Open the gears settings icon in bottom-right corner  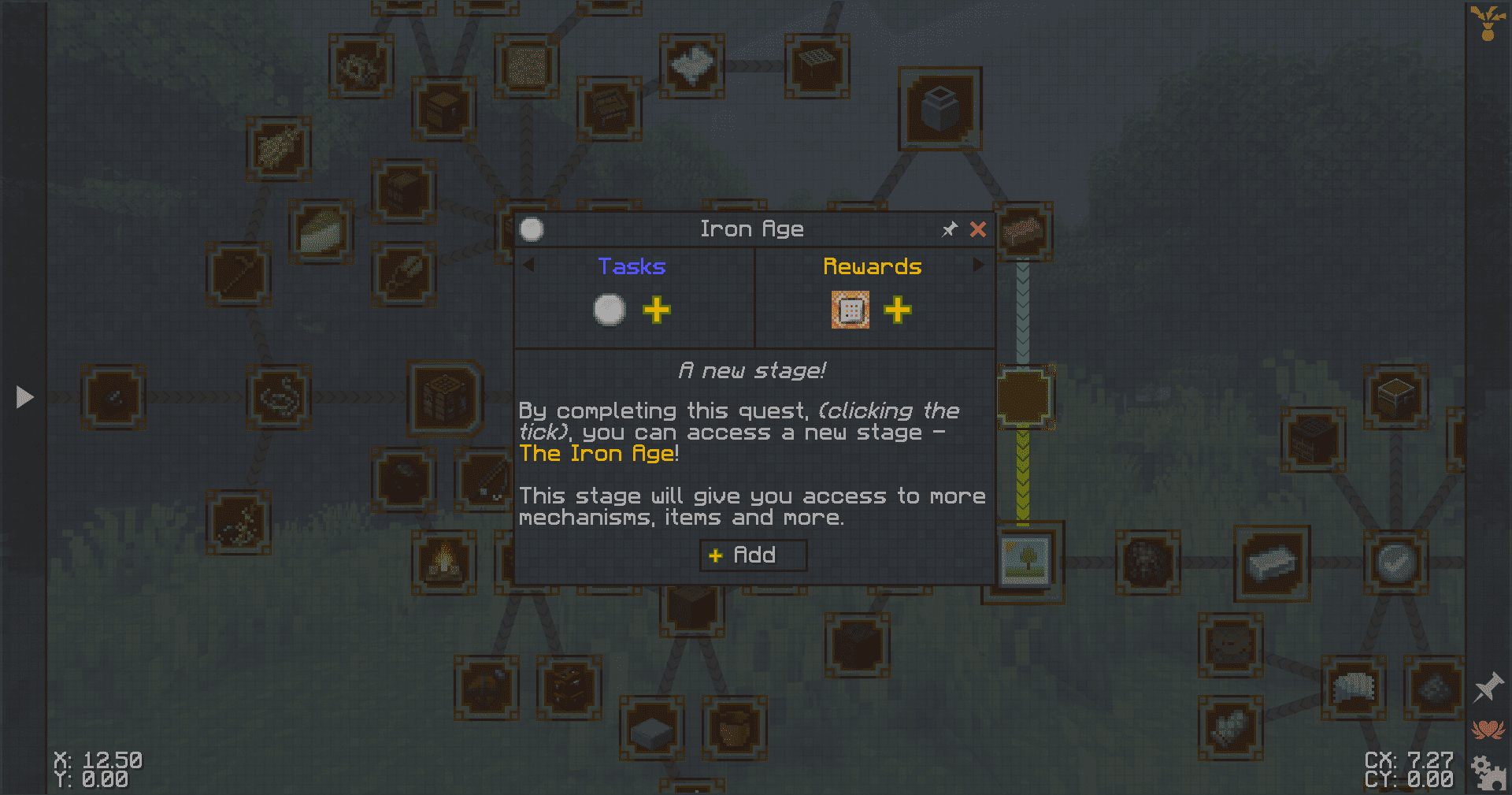coord(1487,771)
